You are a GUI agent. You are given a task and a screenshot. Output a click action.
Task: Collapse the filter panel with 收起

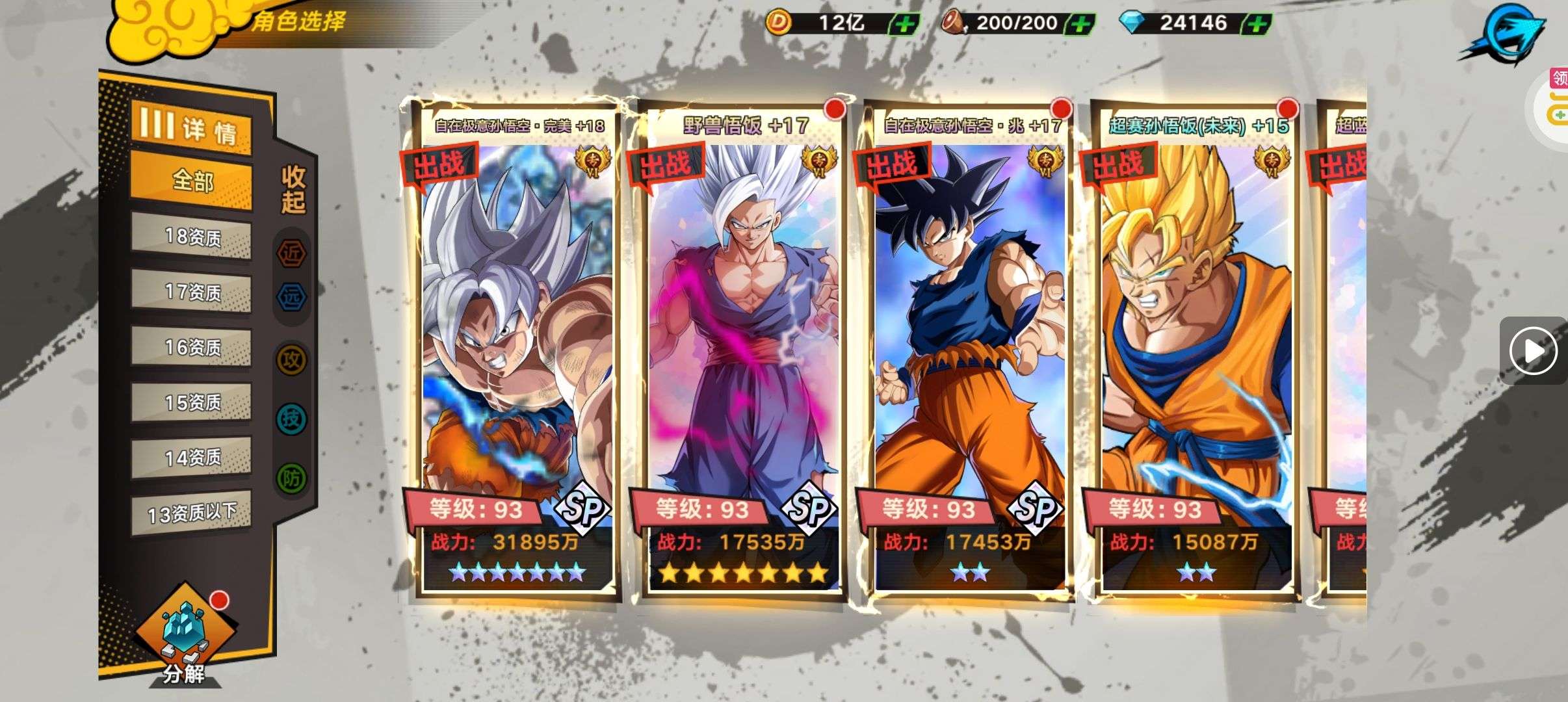pos(293,190)
